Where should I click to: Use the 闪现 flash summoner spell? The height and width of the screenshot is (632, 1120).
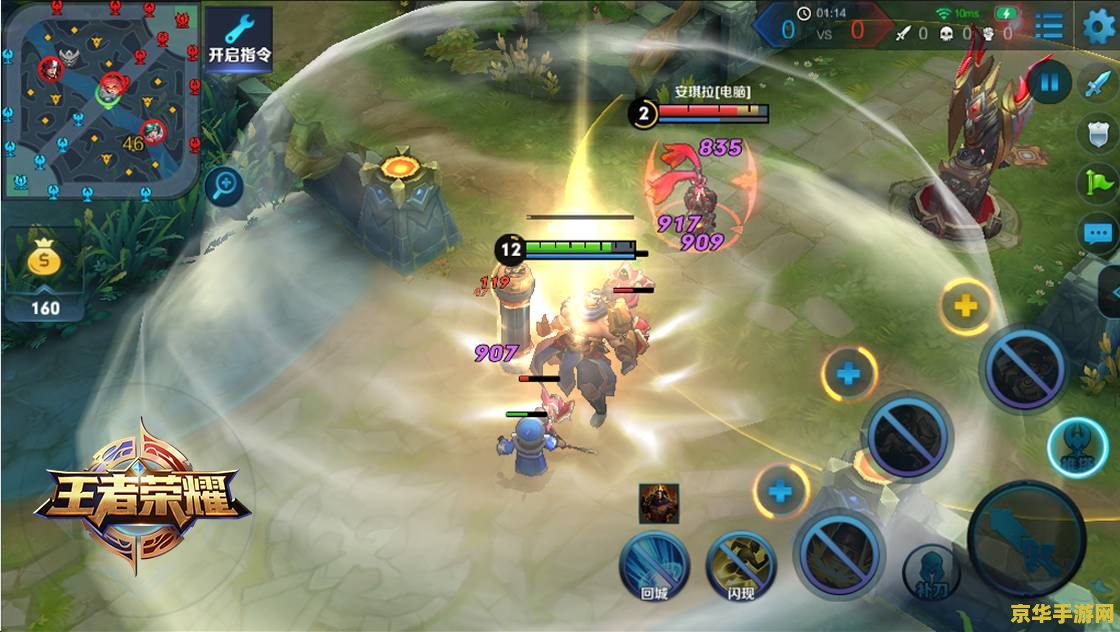click(x=741, y=564)
